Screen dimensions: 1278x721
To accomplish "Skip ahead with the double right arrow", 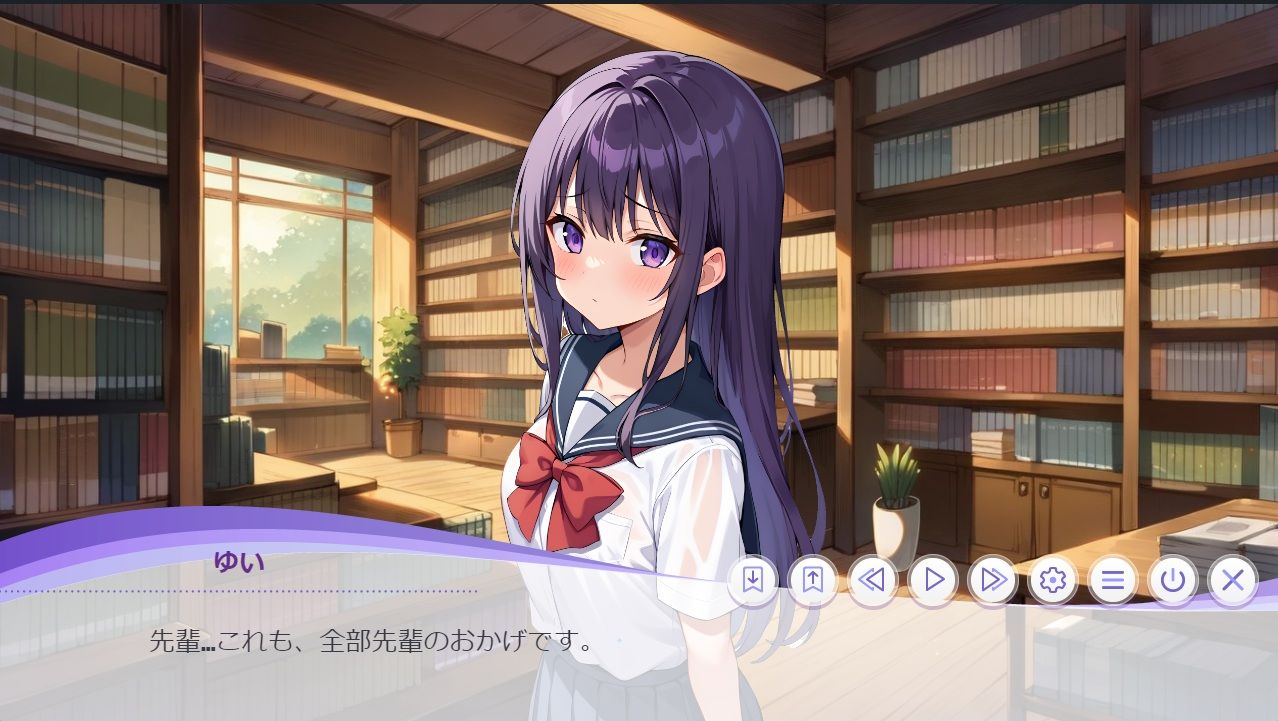I will pyautogui.click(x=993, y=580).
